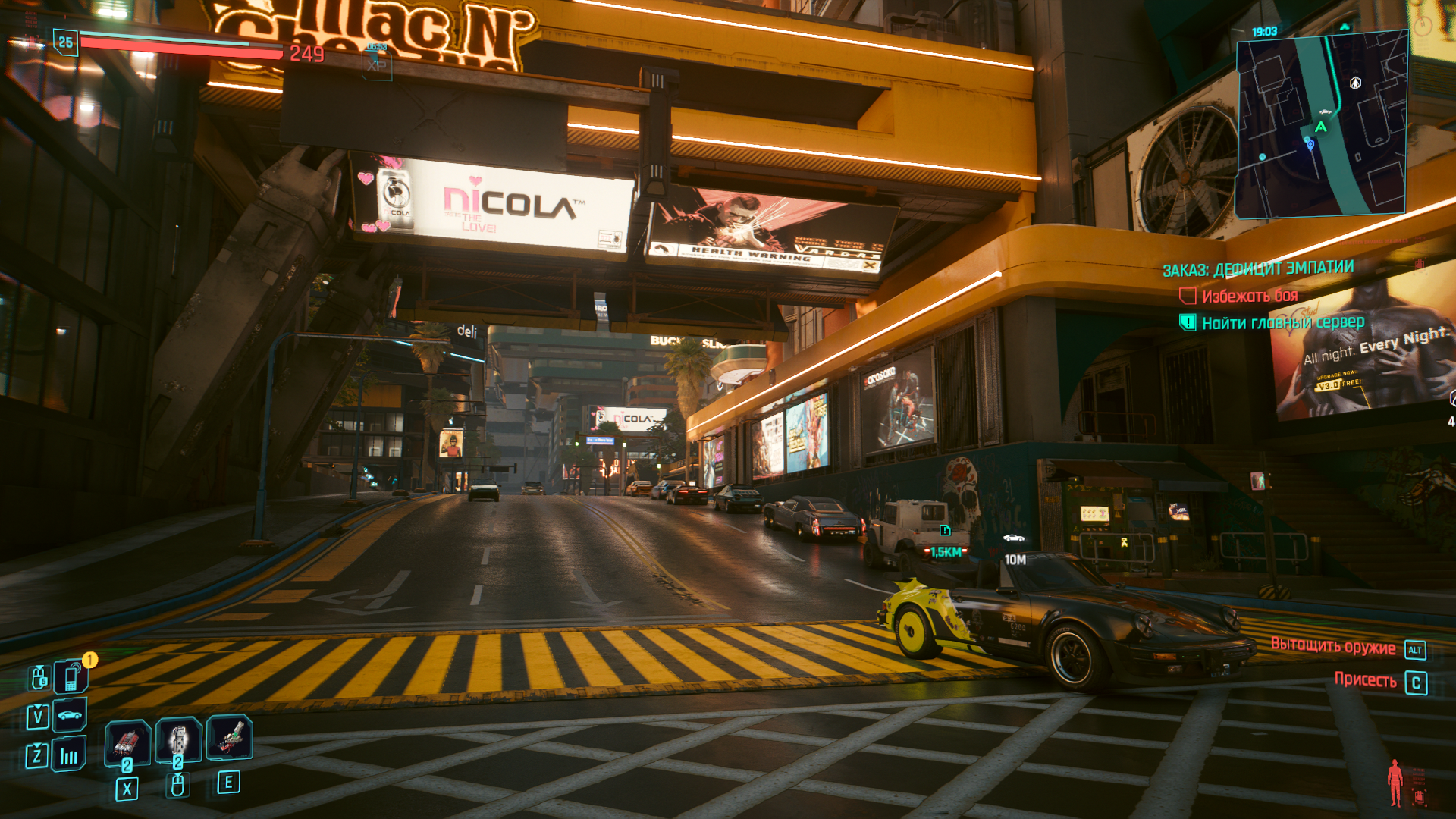Select the red grenade quick slot
The width and height of the screenshot is (1456, 819).
click(x=127, y=741)
